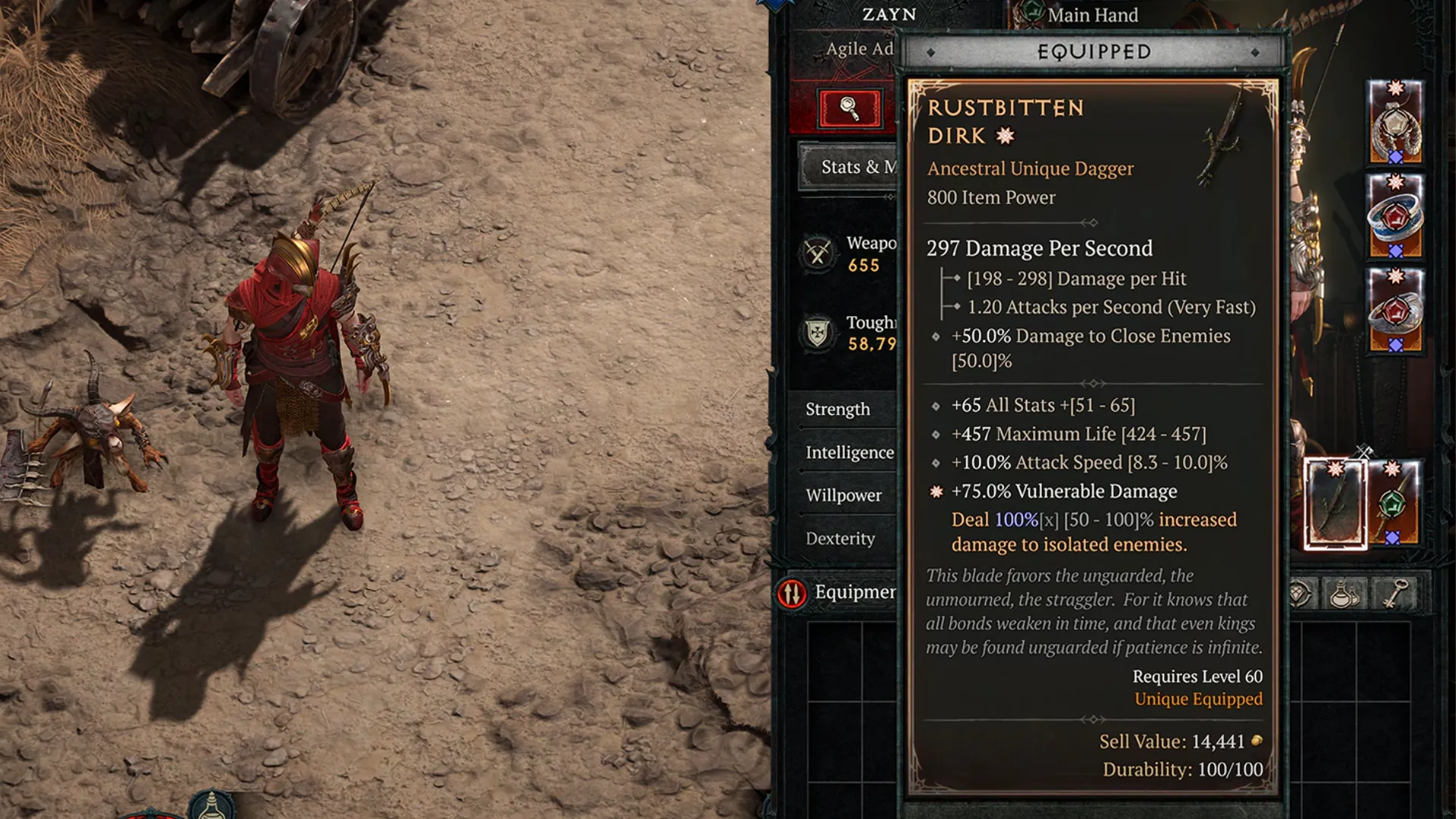Expand the Strength attribute row

837,409
